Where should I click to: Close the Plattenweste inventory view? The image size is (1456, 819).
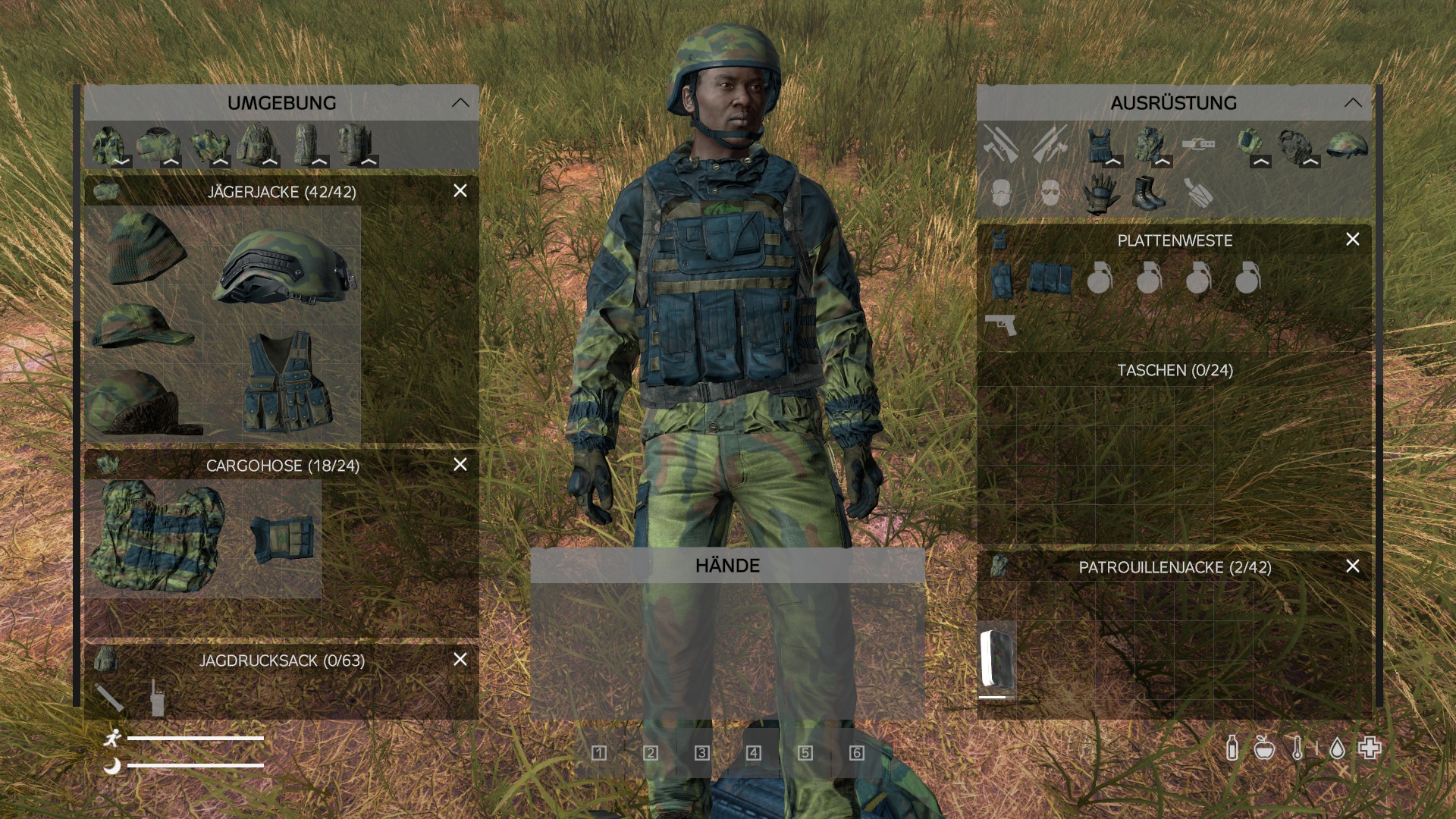[x=1353, y=239]
